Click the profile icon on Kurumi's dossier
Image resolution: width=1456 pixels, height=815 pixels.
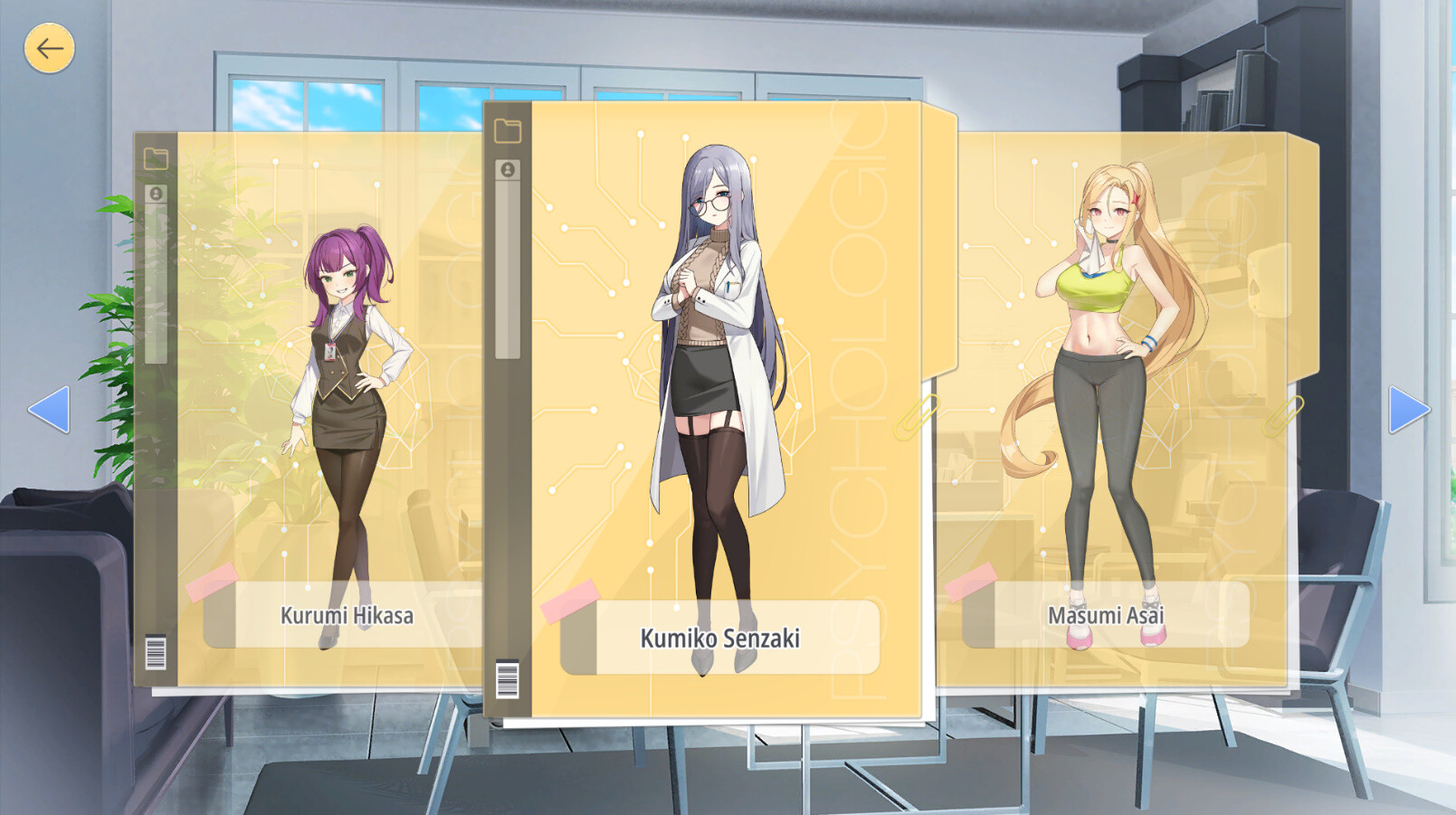pos(157,191)
